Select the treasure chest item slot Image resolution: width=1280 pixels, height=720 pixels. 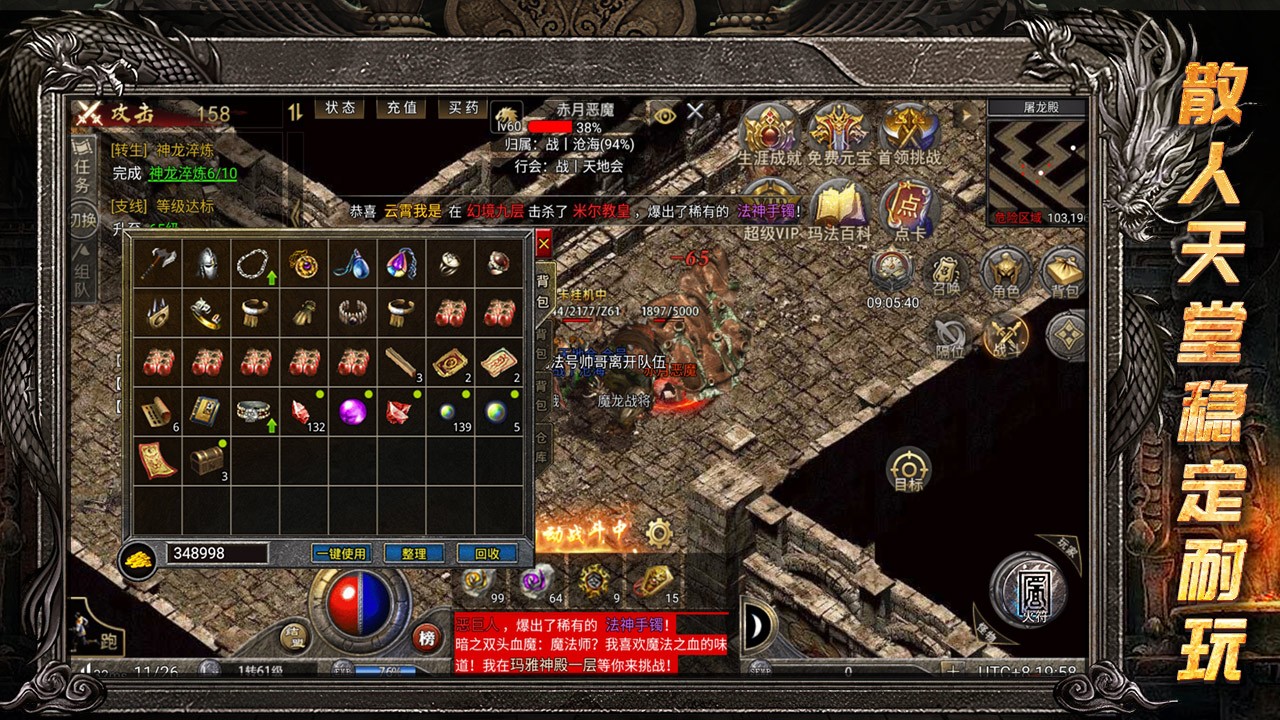[207, 459]
